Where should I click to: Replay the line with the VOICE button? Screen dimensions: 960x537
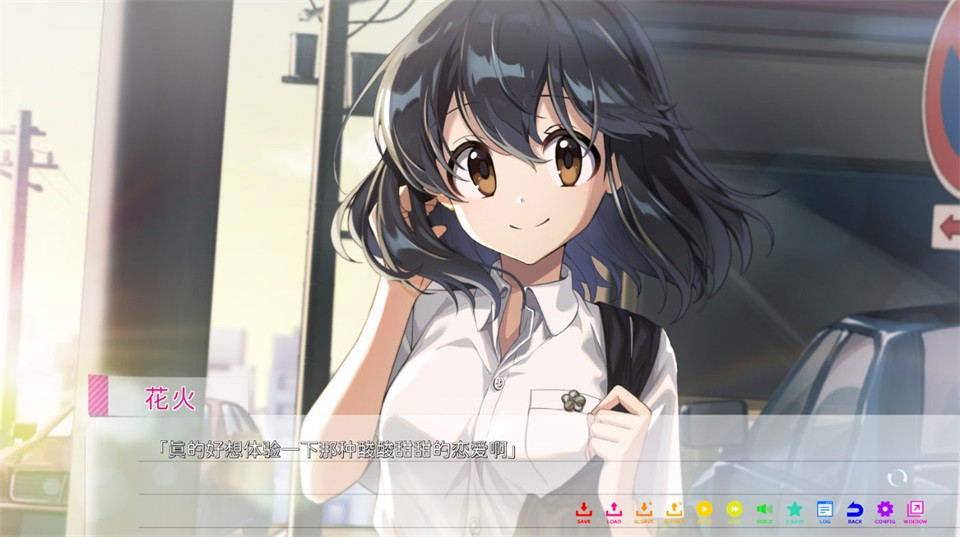(x=764, y=510)
